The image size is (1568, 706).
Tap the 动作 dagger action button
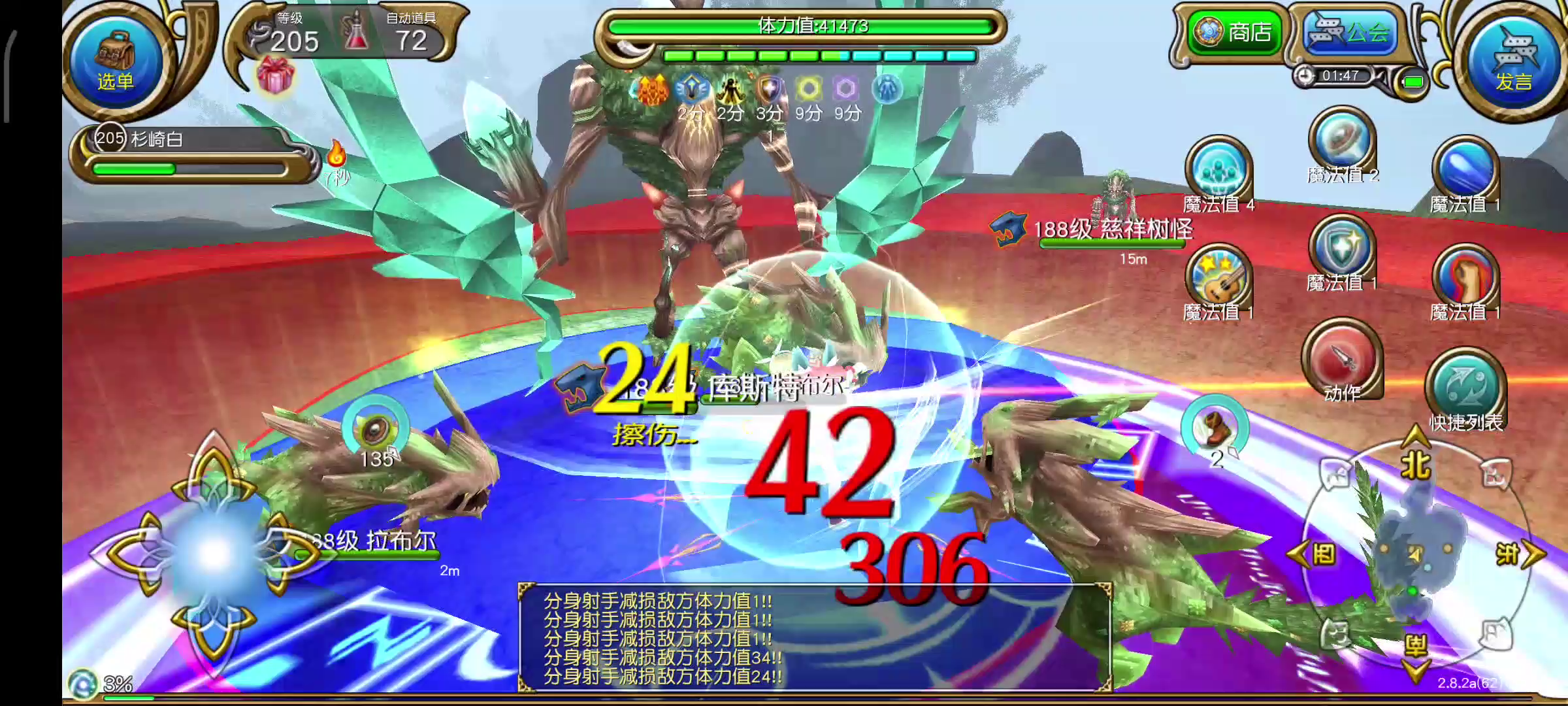pyautogui.click(x=1342, y=360)
